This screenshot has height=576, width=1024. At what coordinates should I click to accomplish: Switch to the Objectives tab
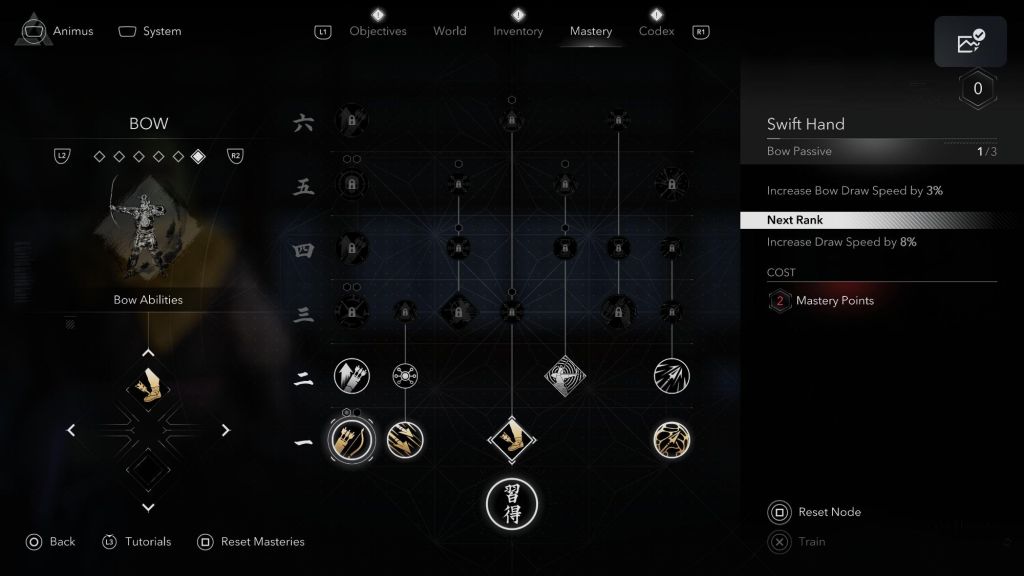pos(378,31)
